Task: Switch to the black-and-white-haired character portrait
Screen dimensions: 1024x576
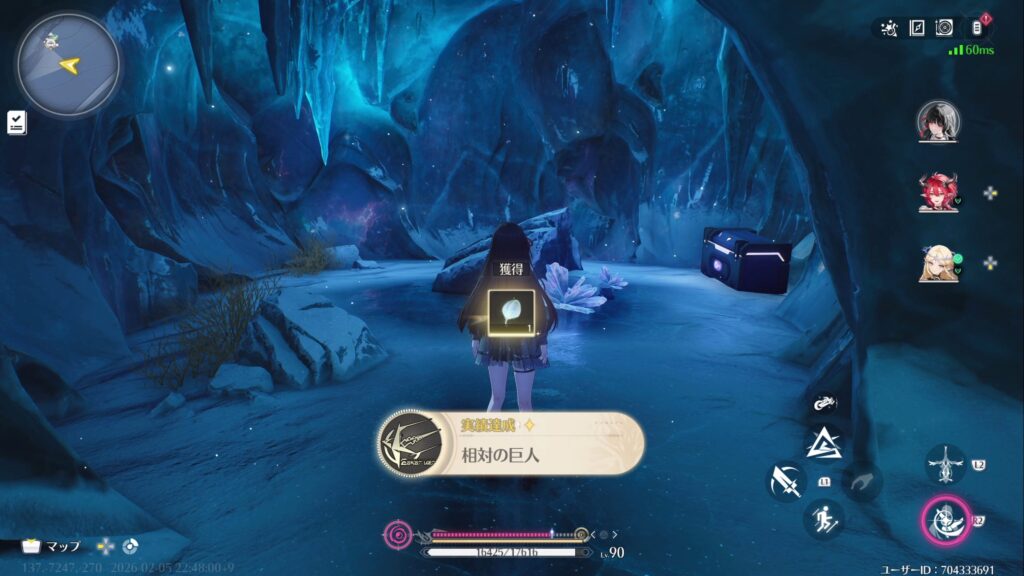Action: click(938, 122)
